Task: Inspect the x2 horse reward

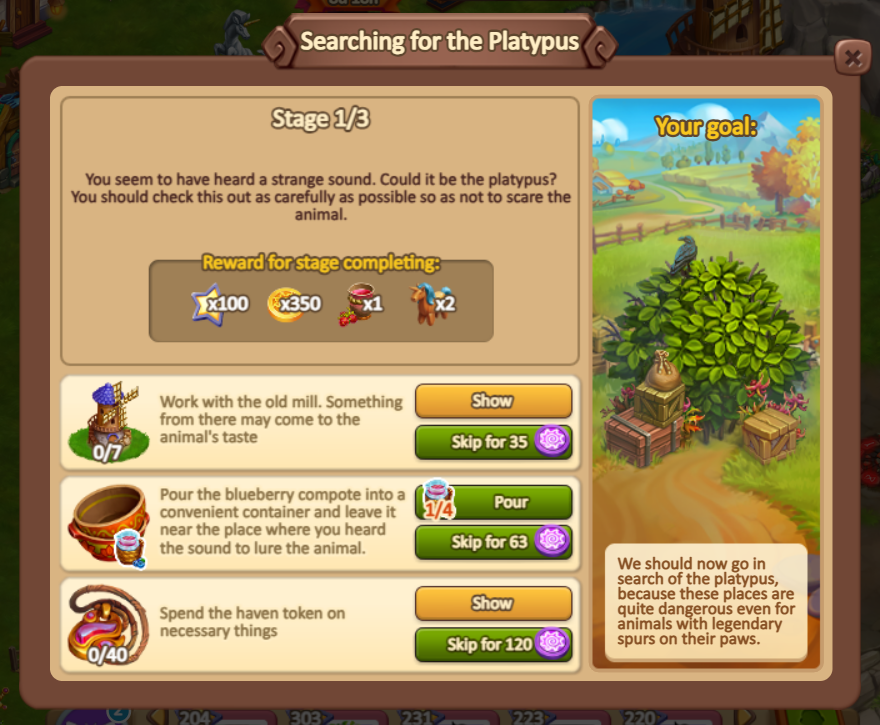Action: pos(432,301)
